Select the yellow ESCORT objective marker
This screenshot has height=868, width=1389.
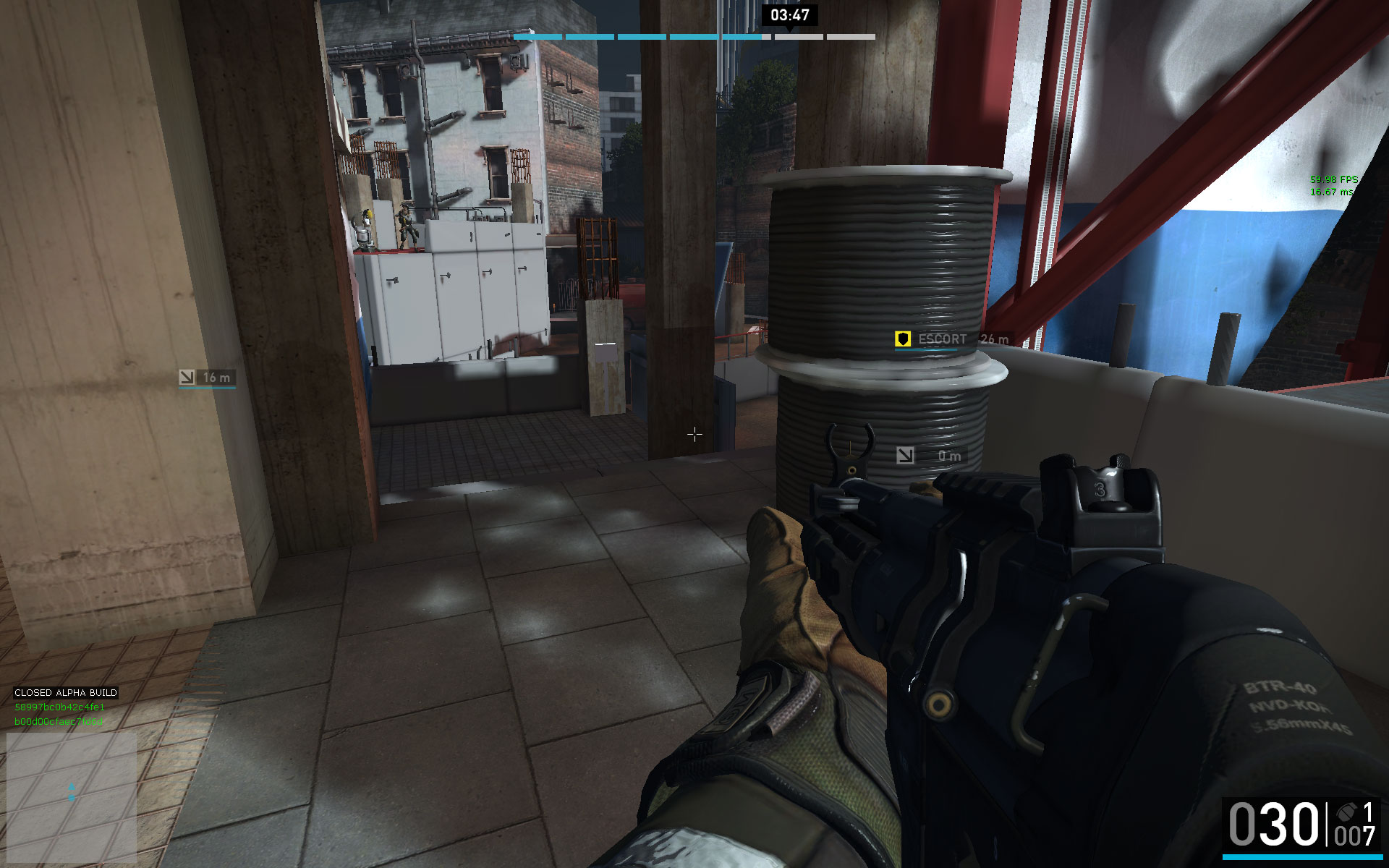[902, 339]
